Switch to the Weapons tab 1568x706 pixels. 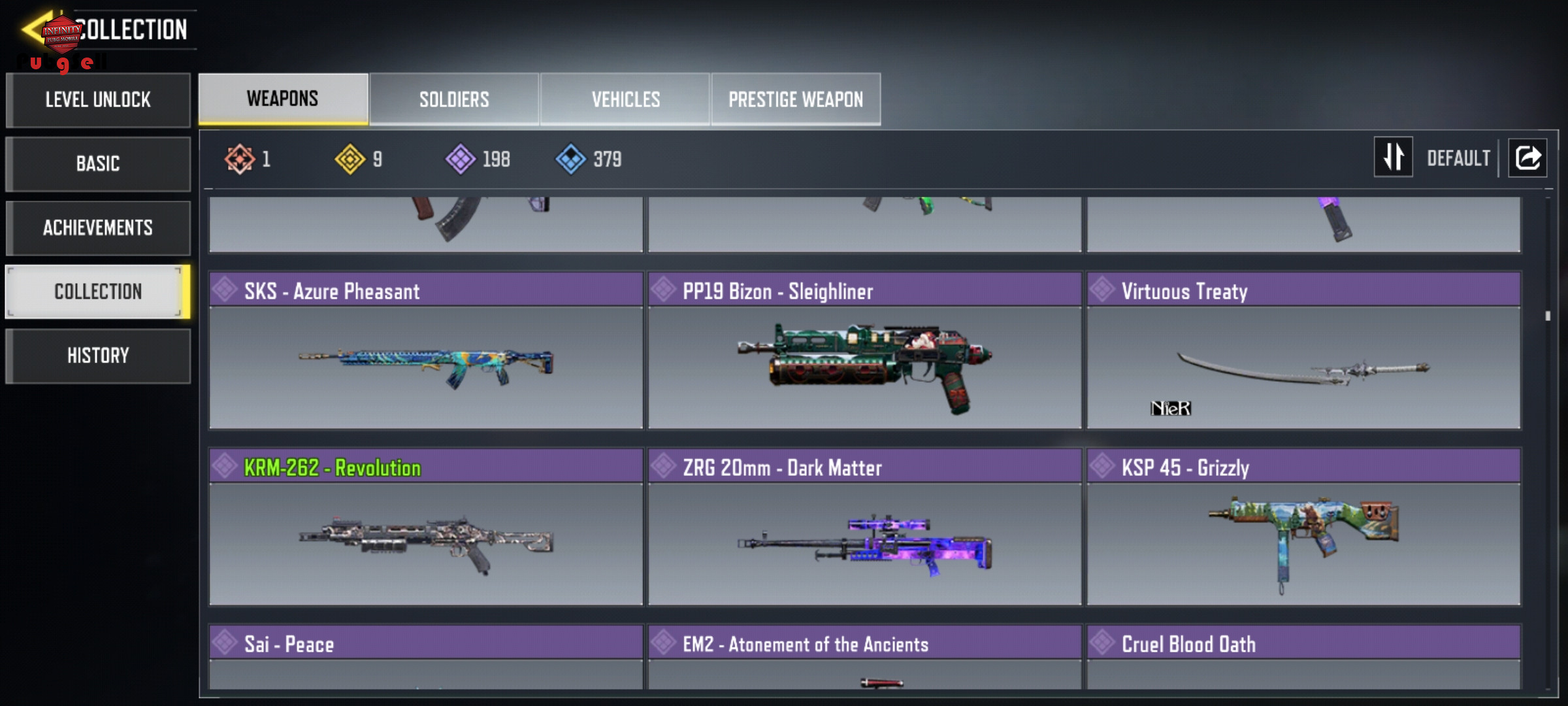point(283,99)
